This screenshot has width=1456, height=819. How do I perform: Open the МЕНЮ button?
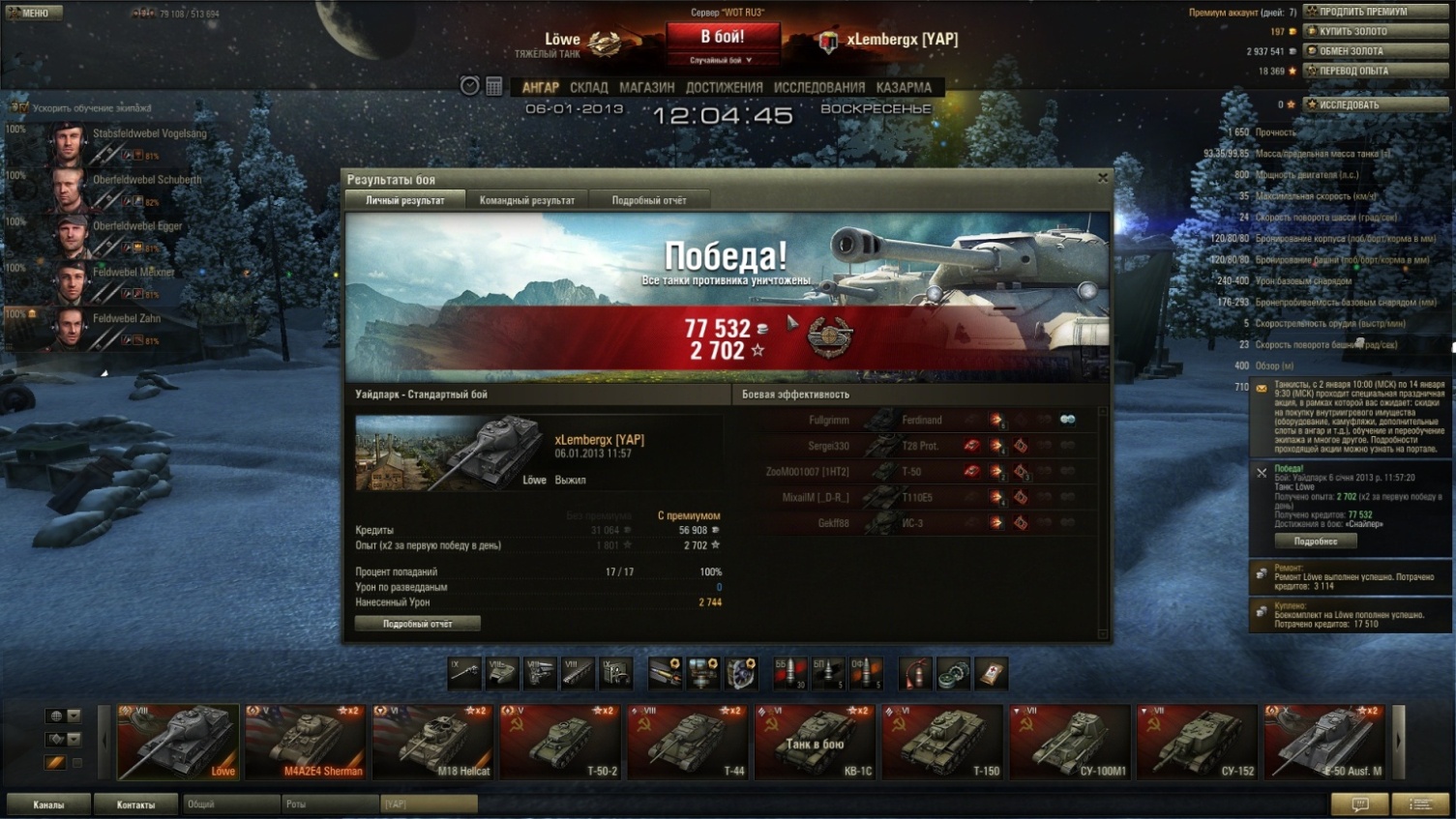point(34,13)
